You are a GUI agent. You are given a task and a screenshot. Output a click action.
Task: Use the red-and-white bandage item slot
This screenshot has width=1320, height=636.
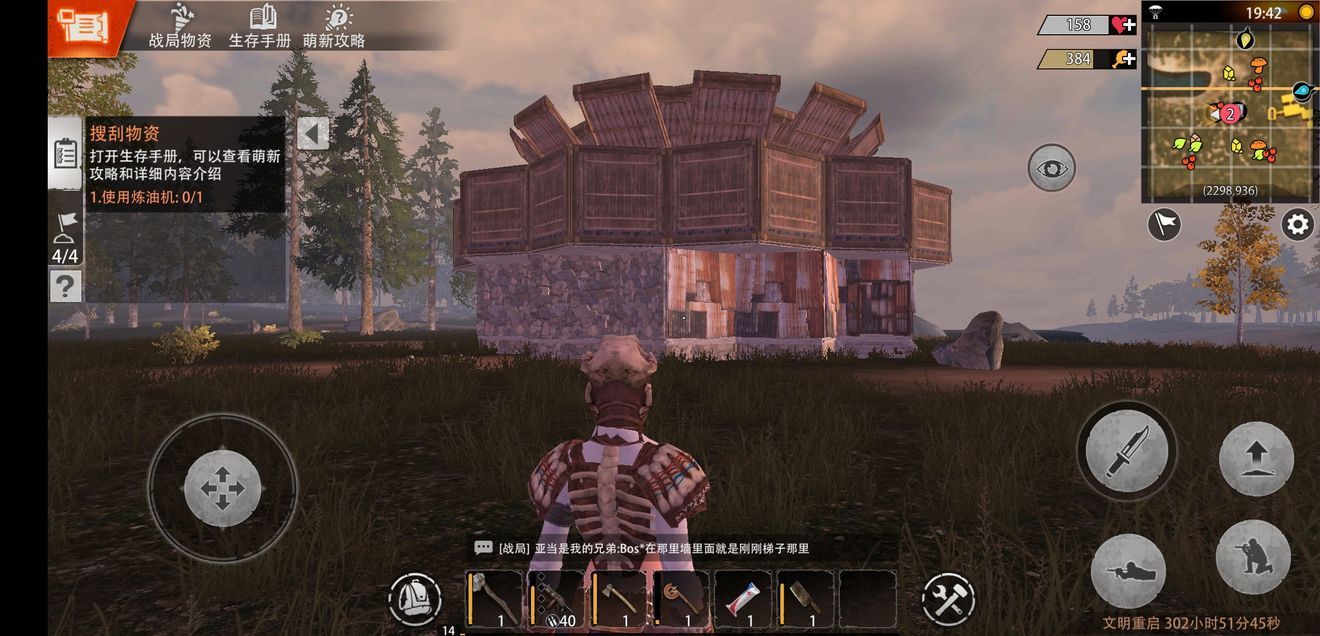(x=743, y=599)
